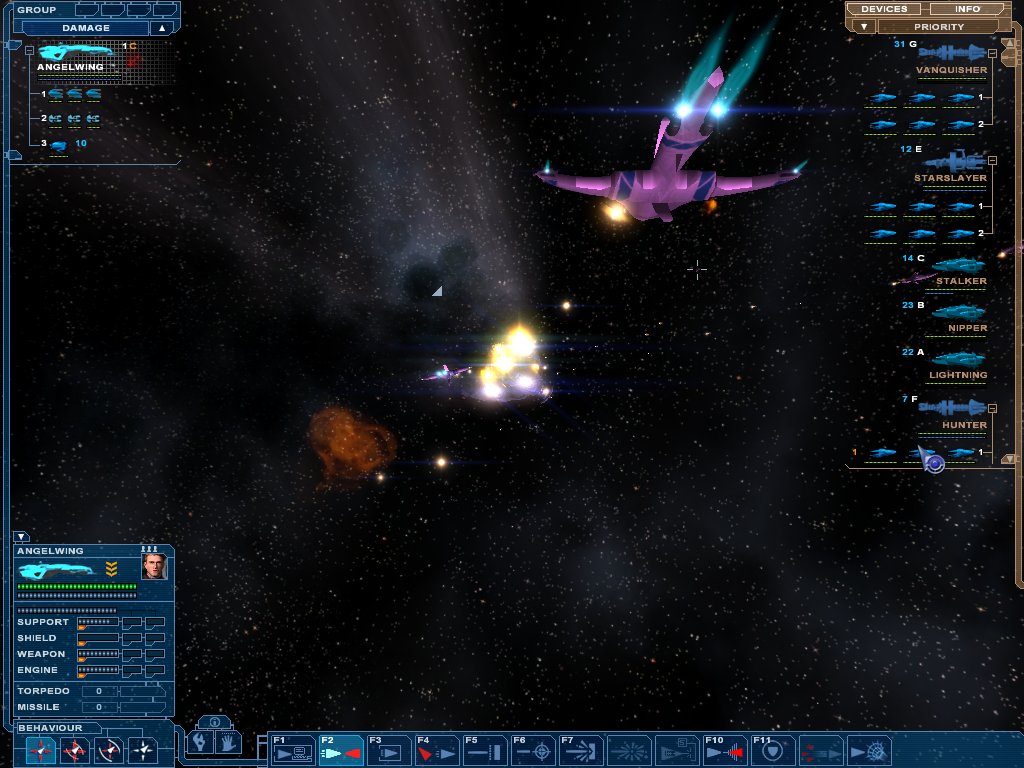Trigger the F10 command button
Viewport: 1024px width, 768px height.
click(x=723, y=750)
